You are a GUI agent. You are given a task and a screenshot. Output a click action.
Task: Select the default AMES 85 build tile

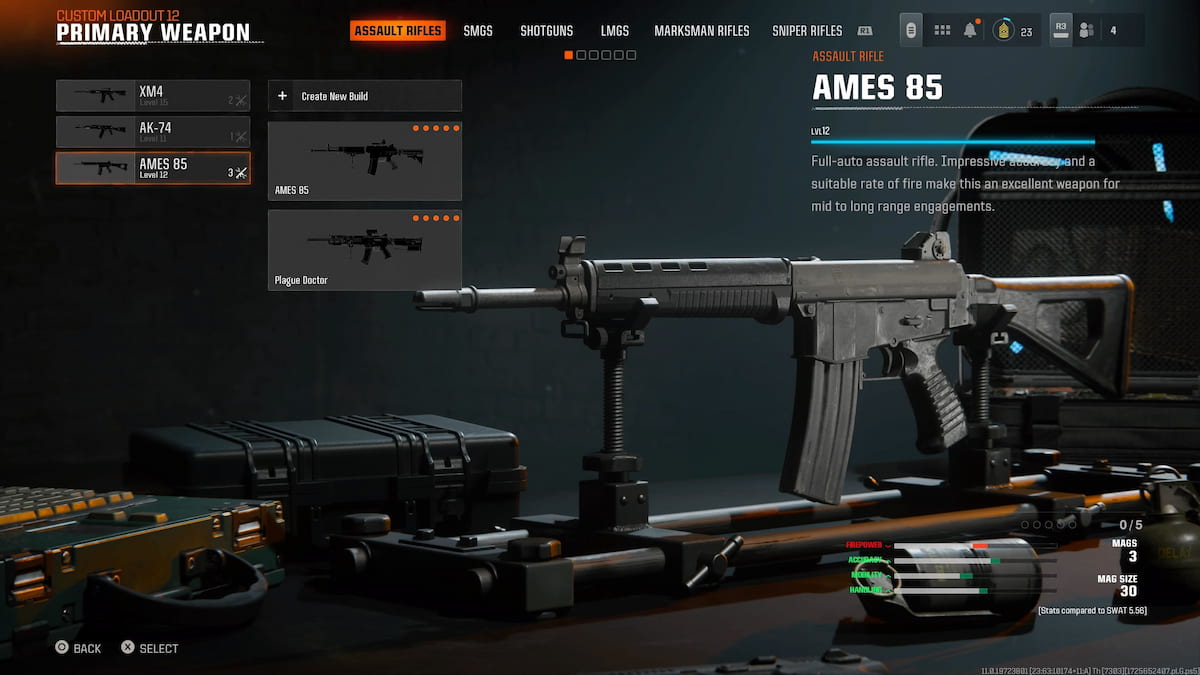coord(365,161)
